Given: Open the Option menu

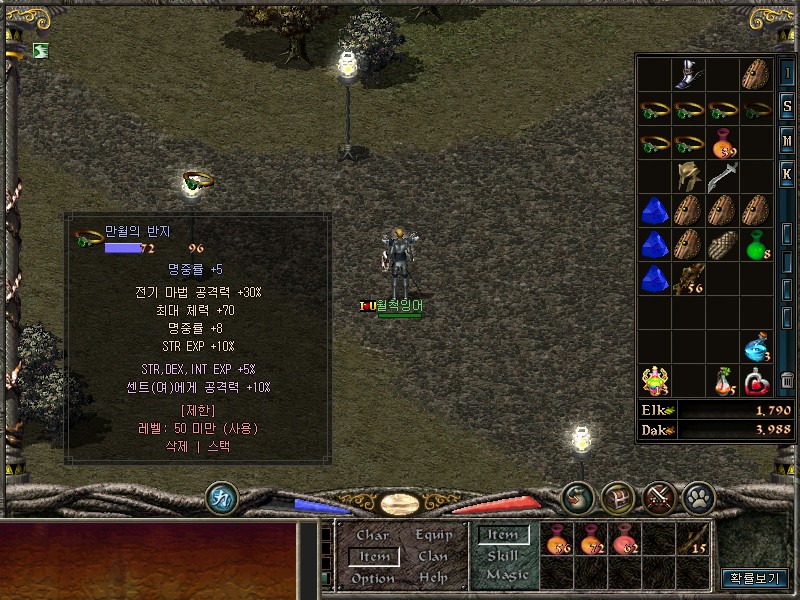Looking at the screenshot, I should 373,578.
